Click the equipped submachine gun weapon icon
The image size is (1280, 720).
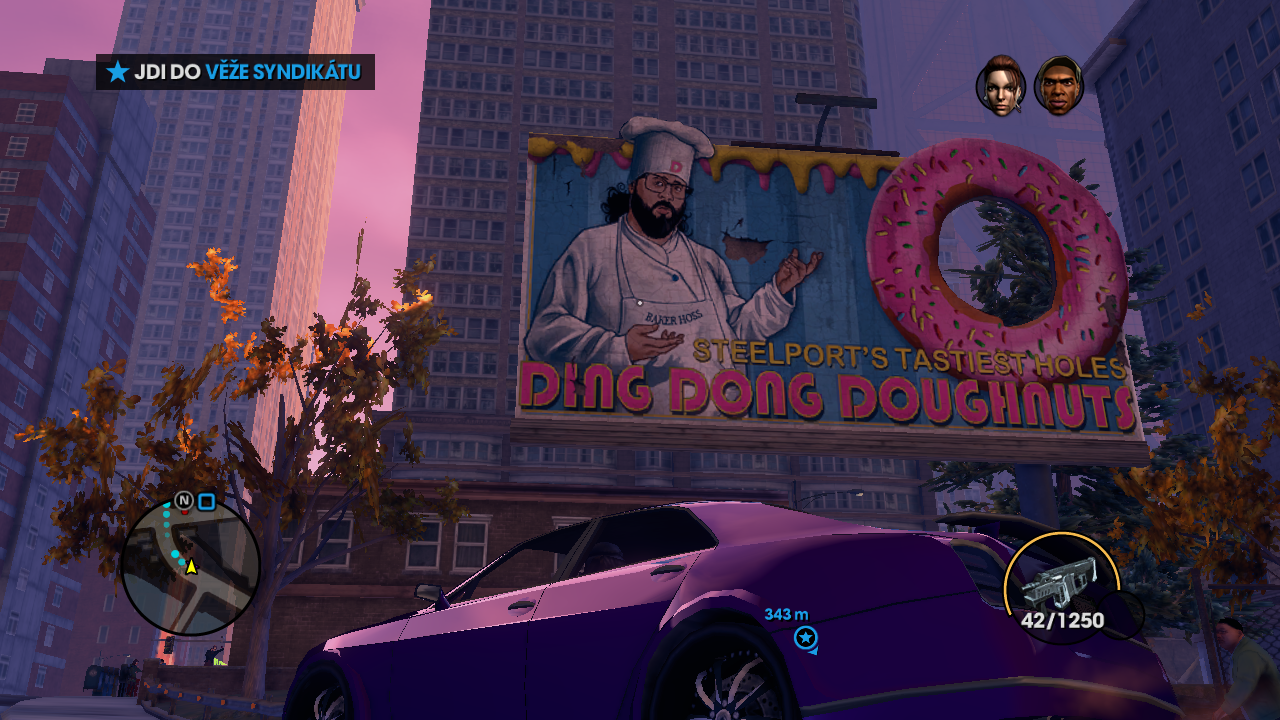[1061, 581]
